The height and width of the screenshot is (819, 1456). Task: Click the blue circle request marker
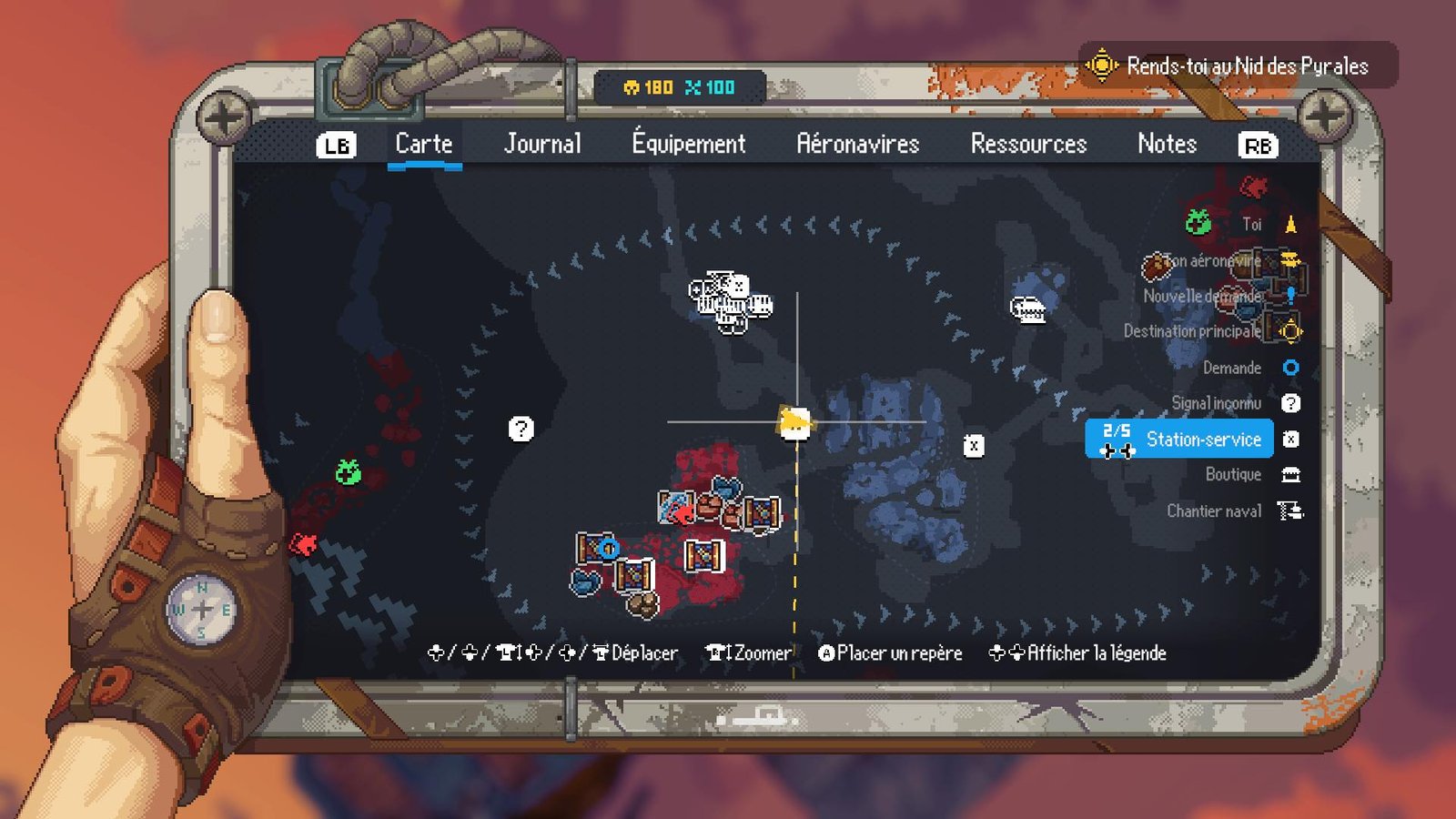click(609, 549)
